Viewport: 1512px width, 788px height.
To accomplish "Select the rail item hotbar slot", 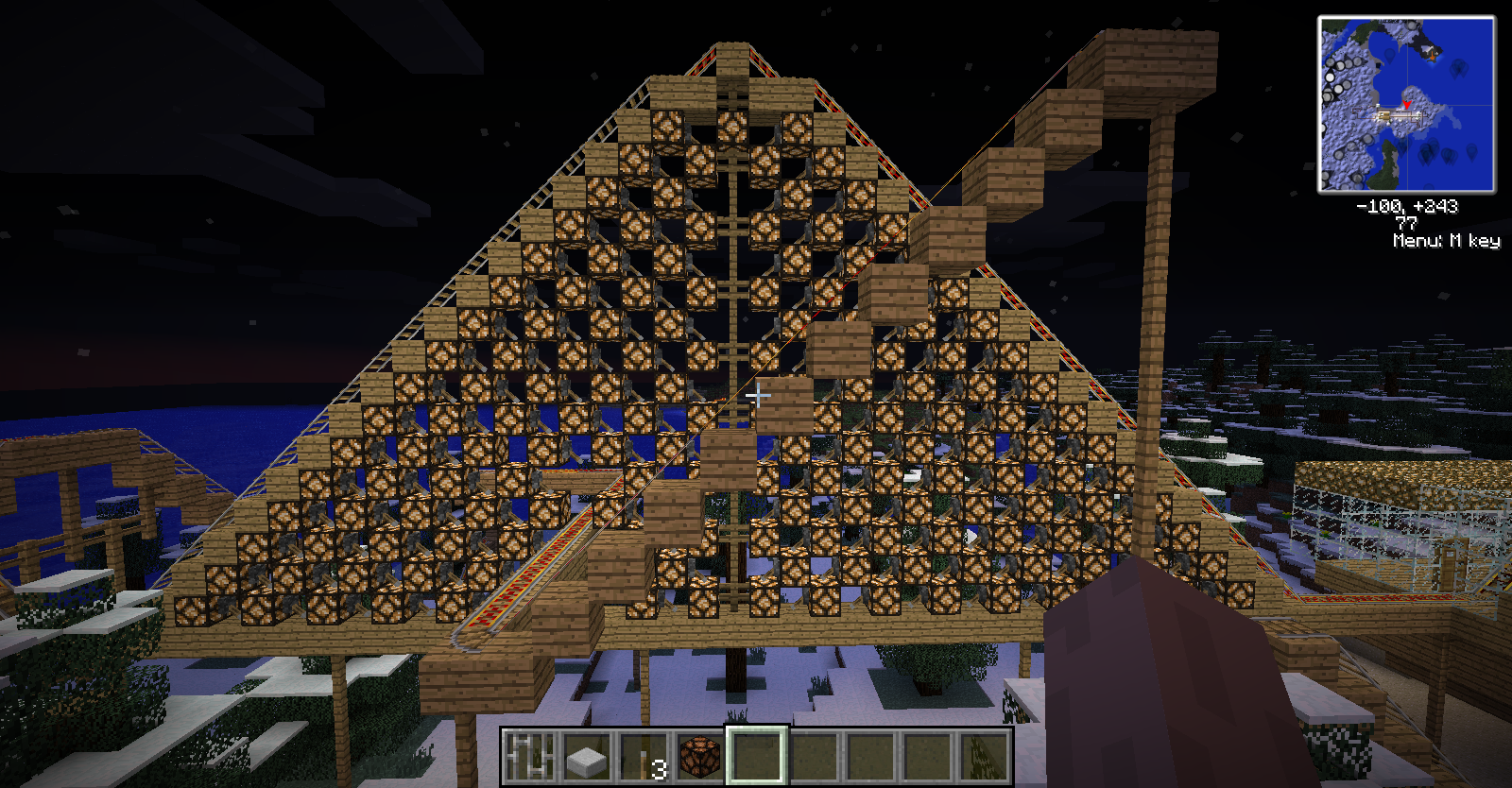I will point(530,756).
